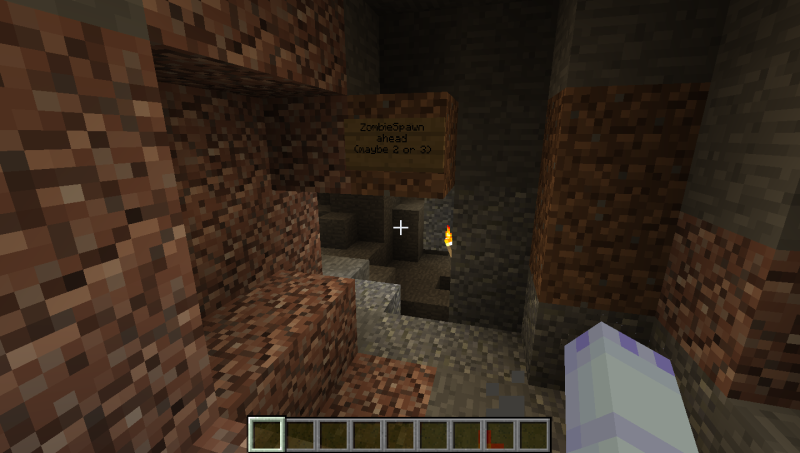Select the highlighted hotbar slot
This screenshot has height=453, width=800.
pyautogui.click(x=267, y=434)
